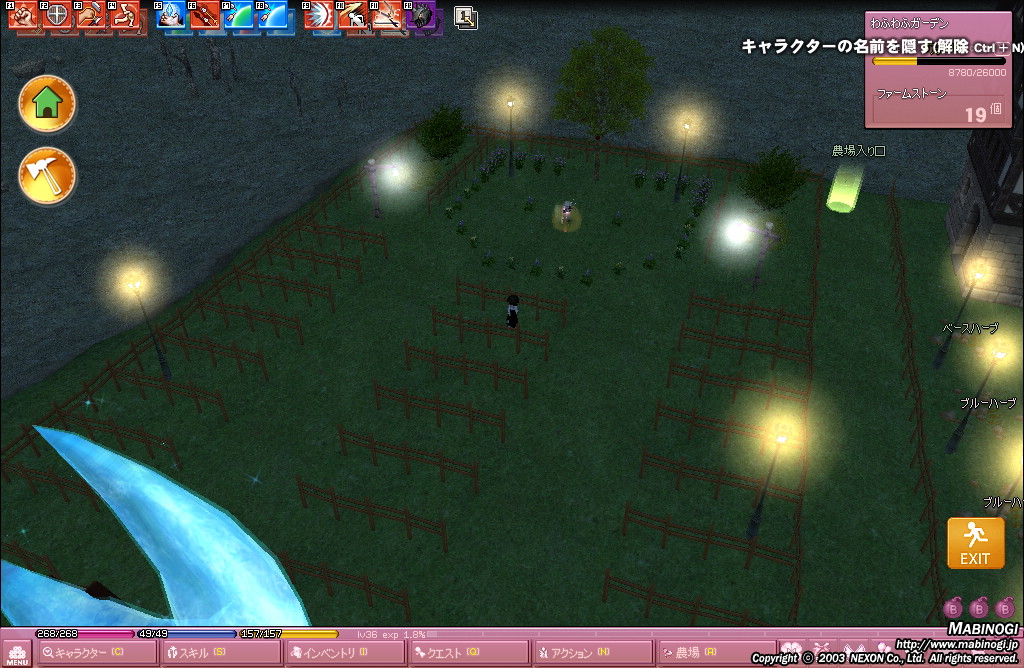This screenshot has width=1024, height=668.
Task: Activate the F9 white burst skill
Action: point(319,16)
